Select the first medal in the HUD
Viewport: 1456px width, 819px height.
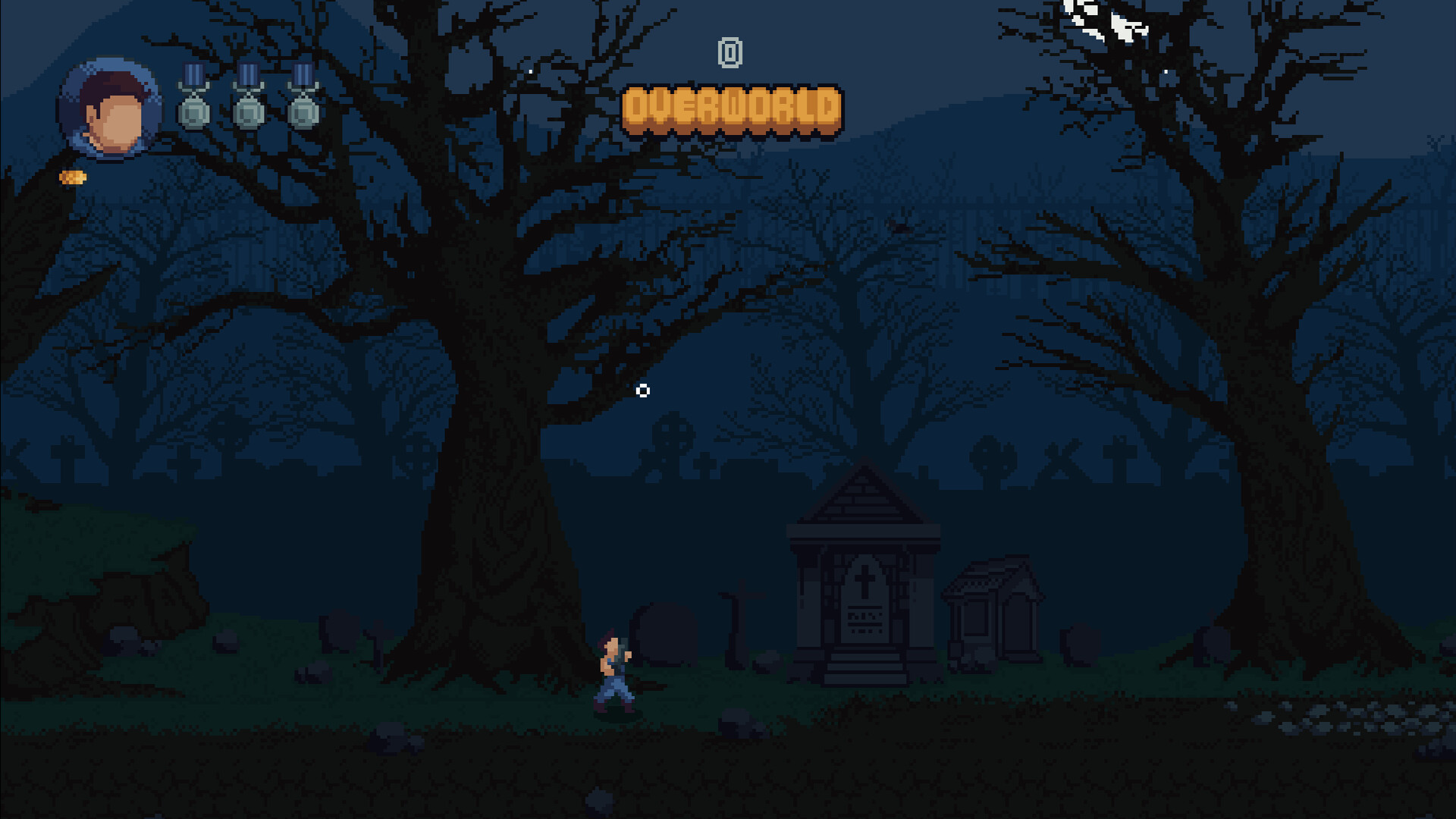194,95
